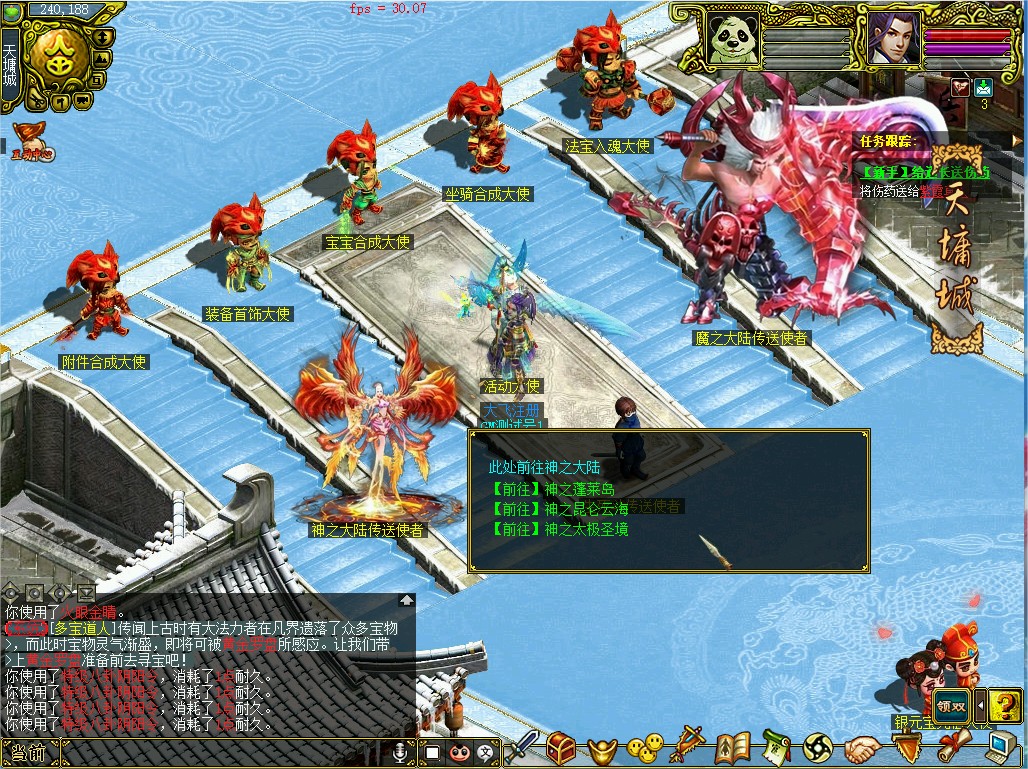Screen dimensions: 1028x769
Task: Open the player character portrait
Action: pyautogui.click(x=893, y=38)
